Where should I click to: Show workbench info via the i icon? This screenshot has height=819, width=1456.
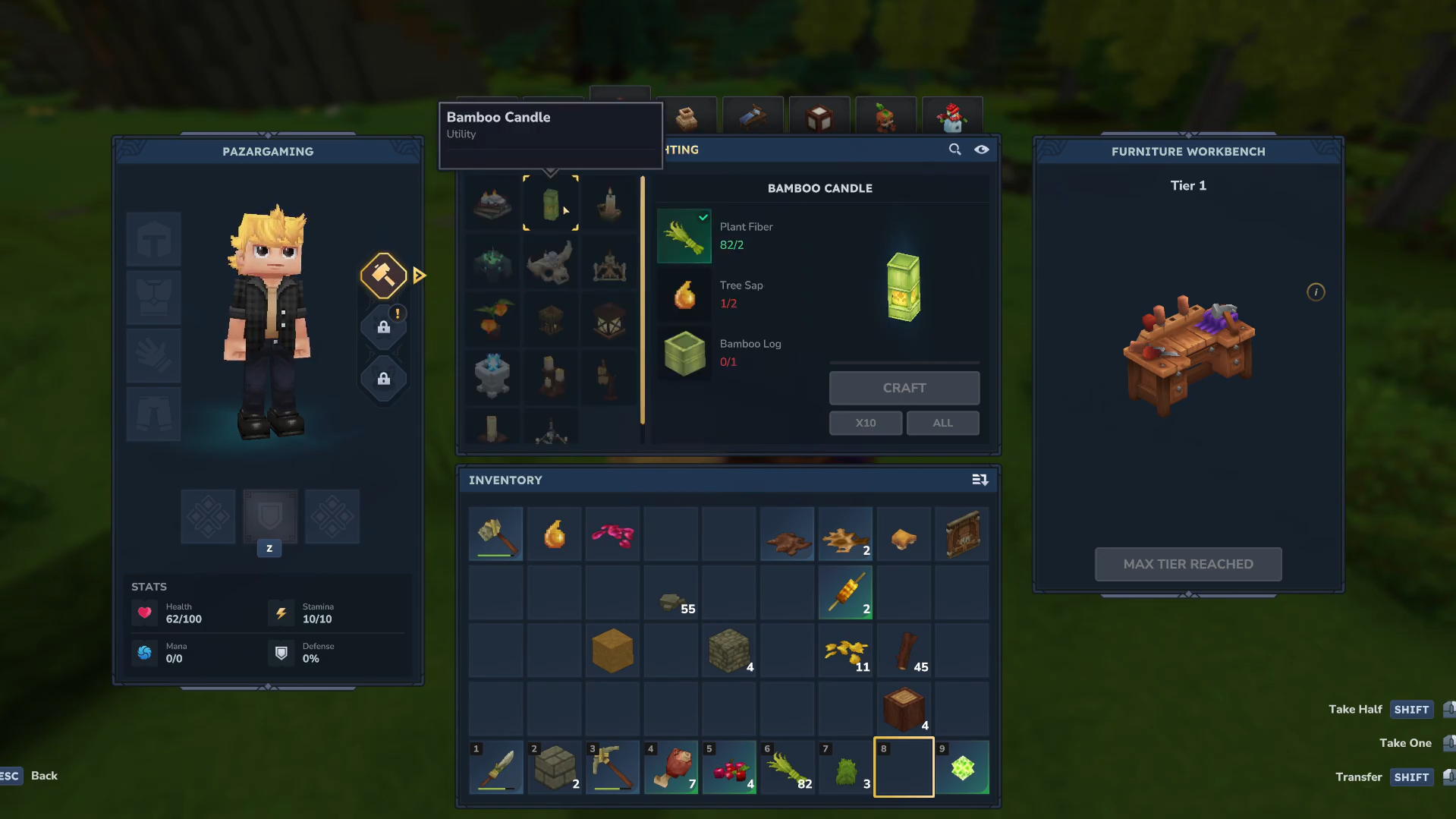coord(1316,292)
